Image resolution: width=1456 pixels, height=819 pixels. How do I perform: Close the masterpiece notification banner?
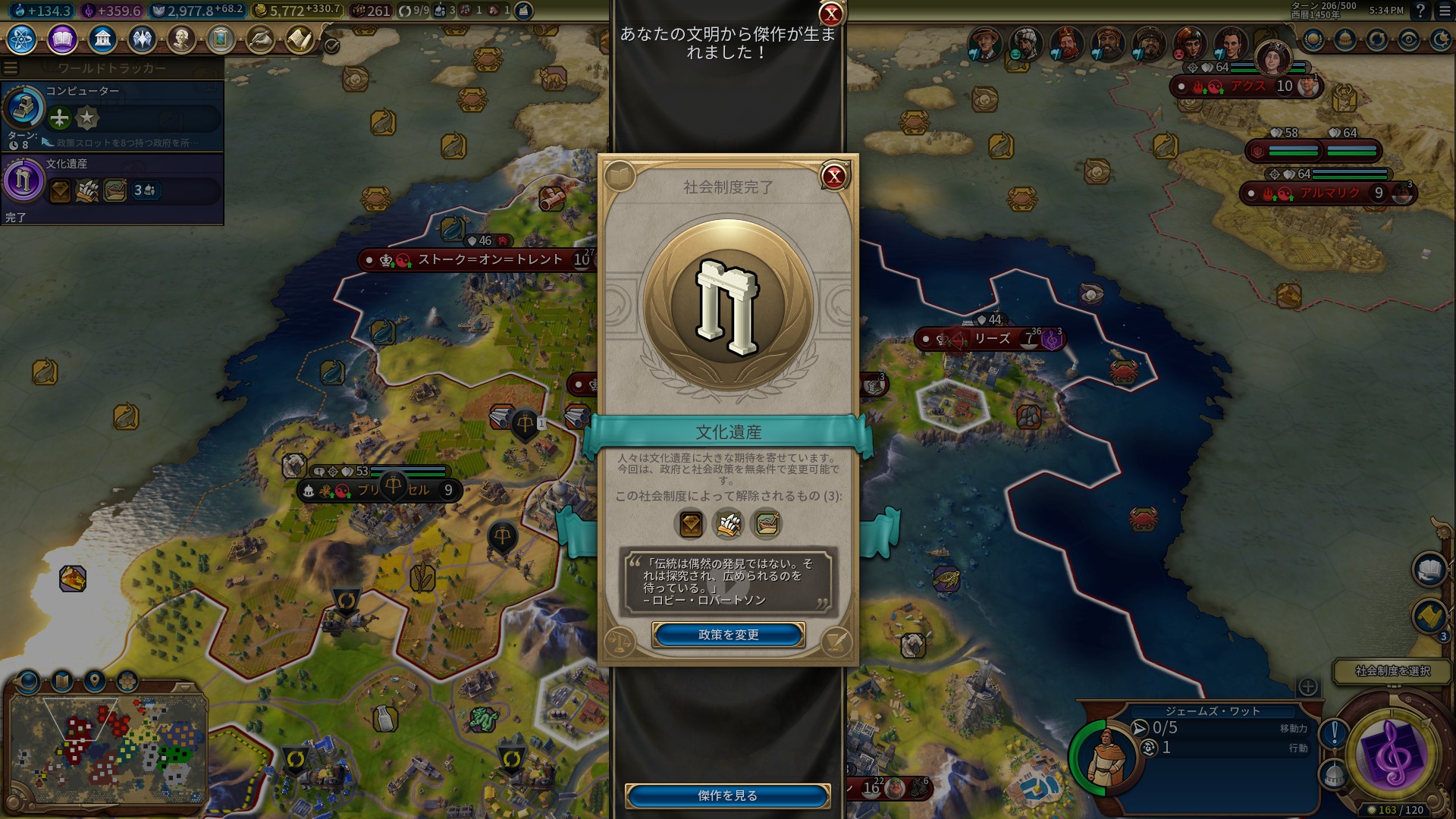tap(831, 13)
